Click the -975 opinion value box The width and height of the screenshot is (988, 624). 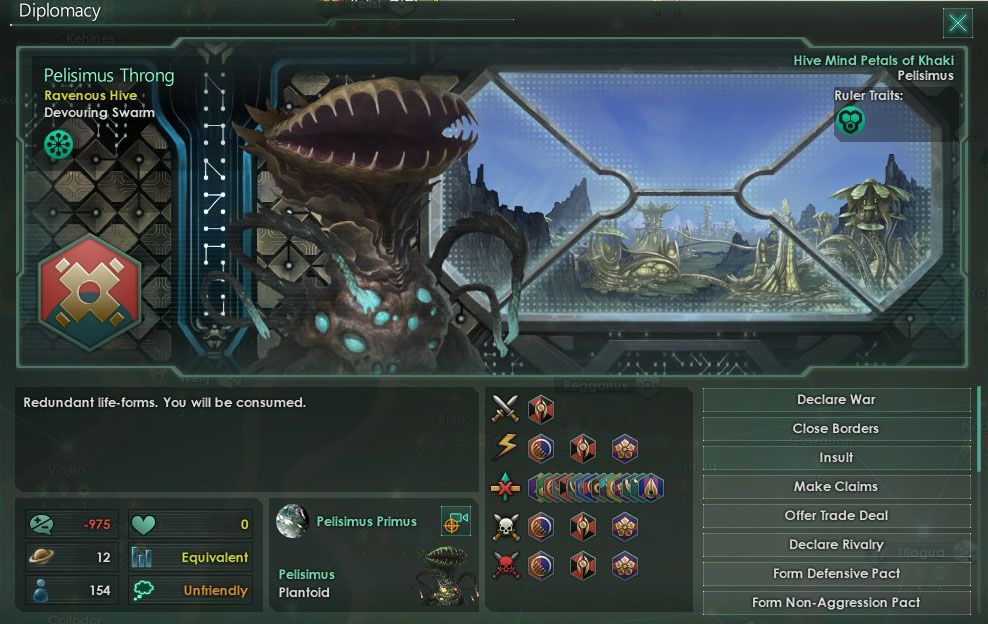73,524
